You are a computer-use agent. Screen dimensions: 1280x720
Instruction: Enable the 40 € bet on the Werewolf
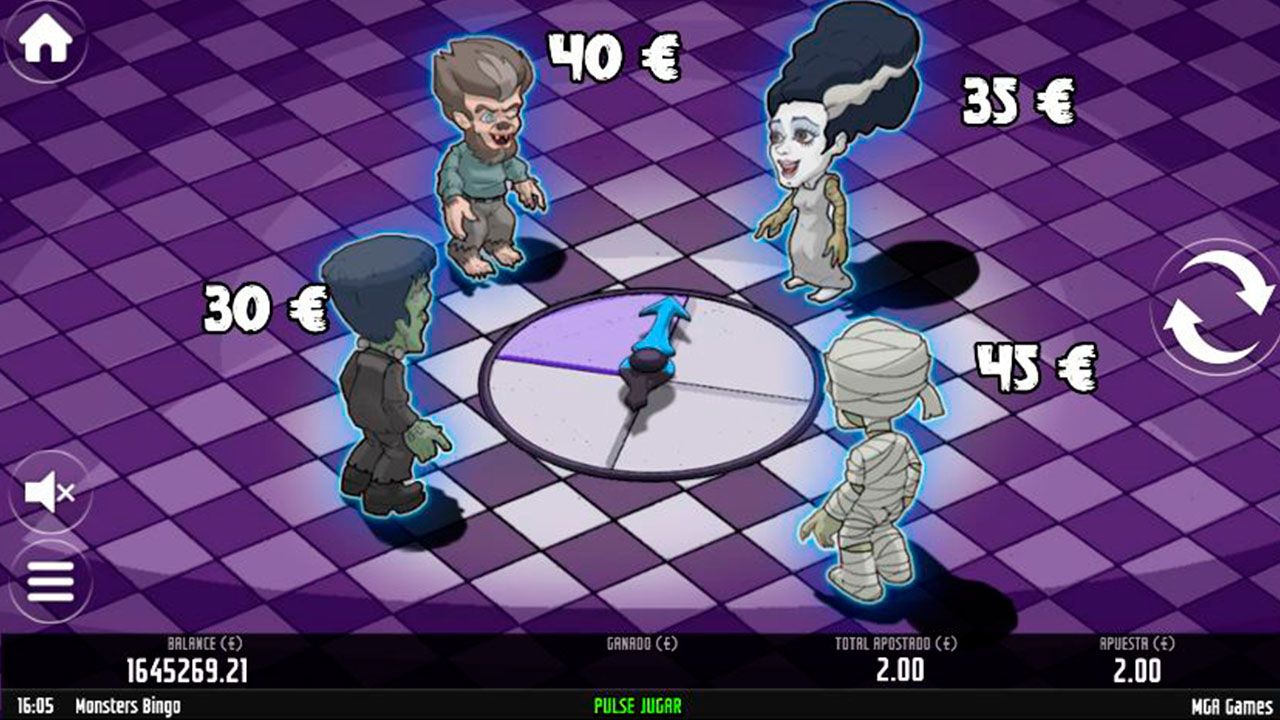coord(615,55)
